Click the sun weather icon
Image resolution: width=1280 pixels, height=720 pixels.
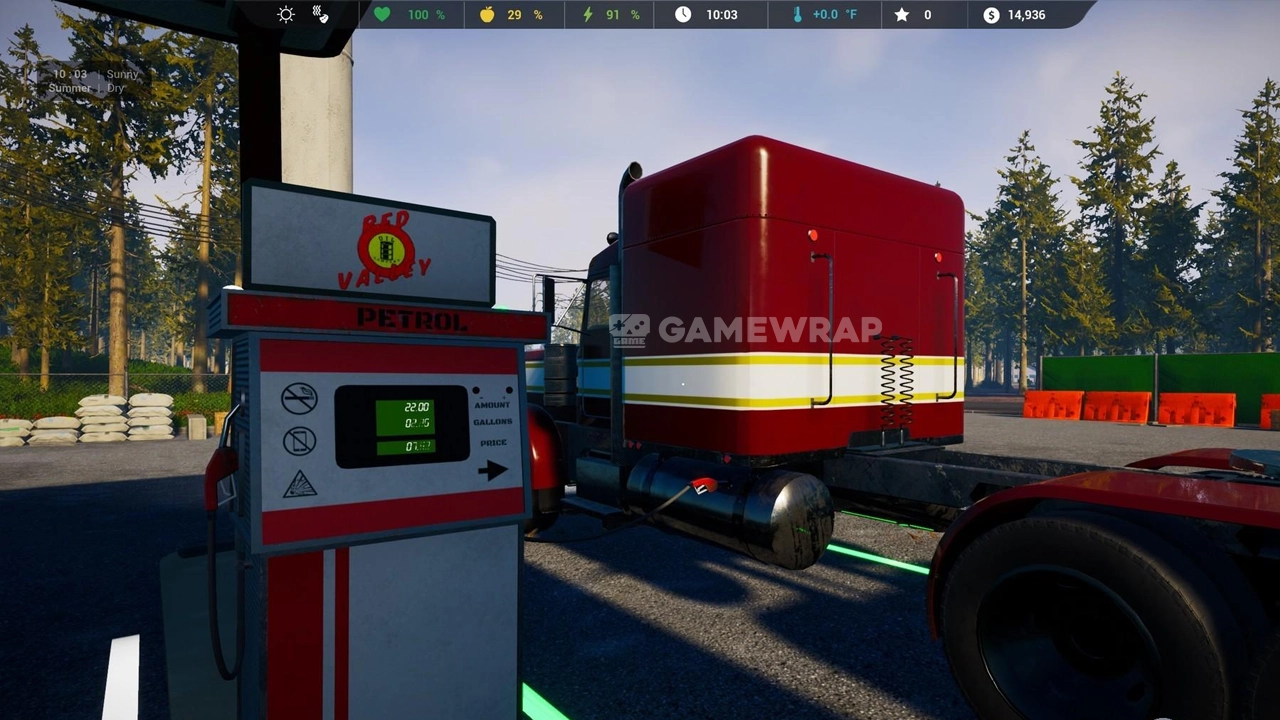[286, 14]
